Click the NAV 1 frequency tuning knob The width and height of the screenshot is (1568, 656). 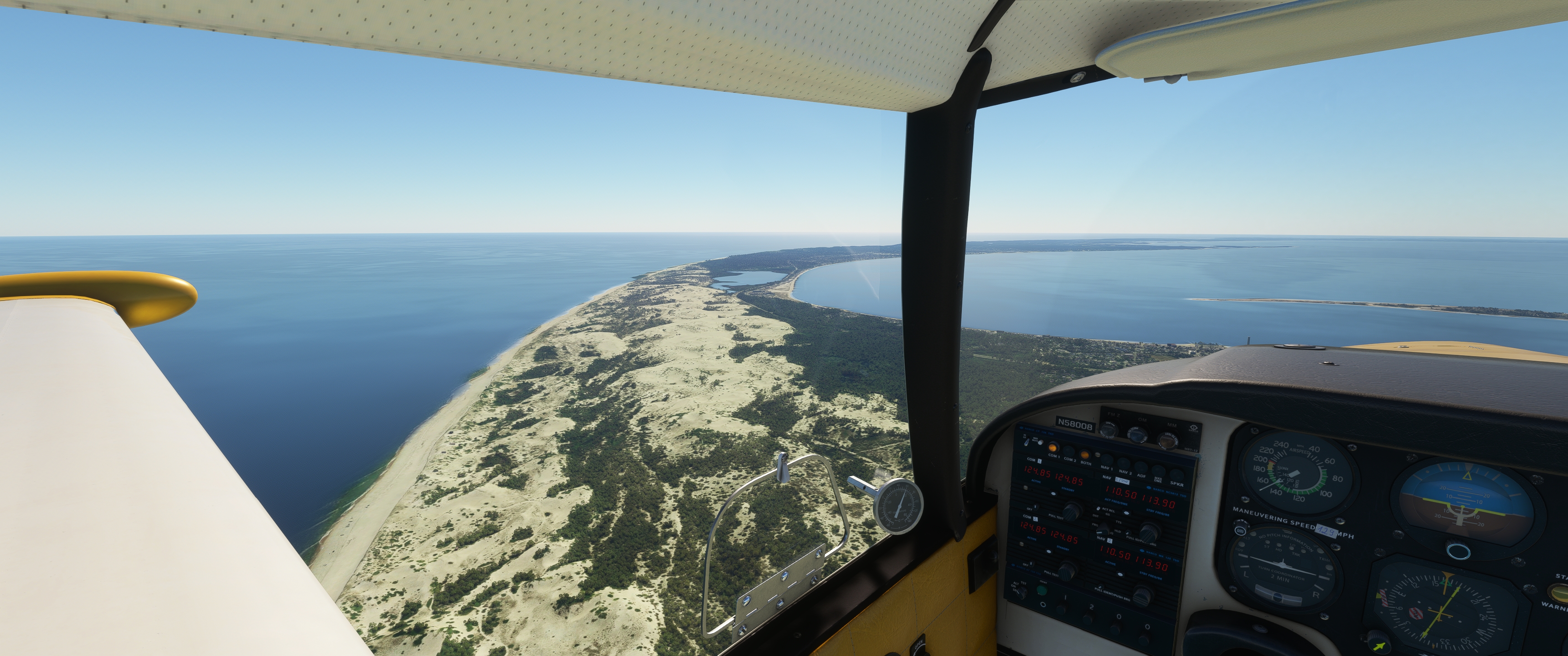pyautogui.click(x=1148, y=533)
